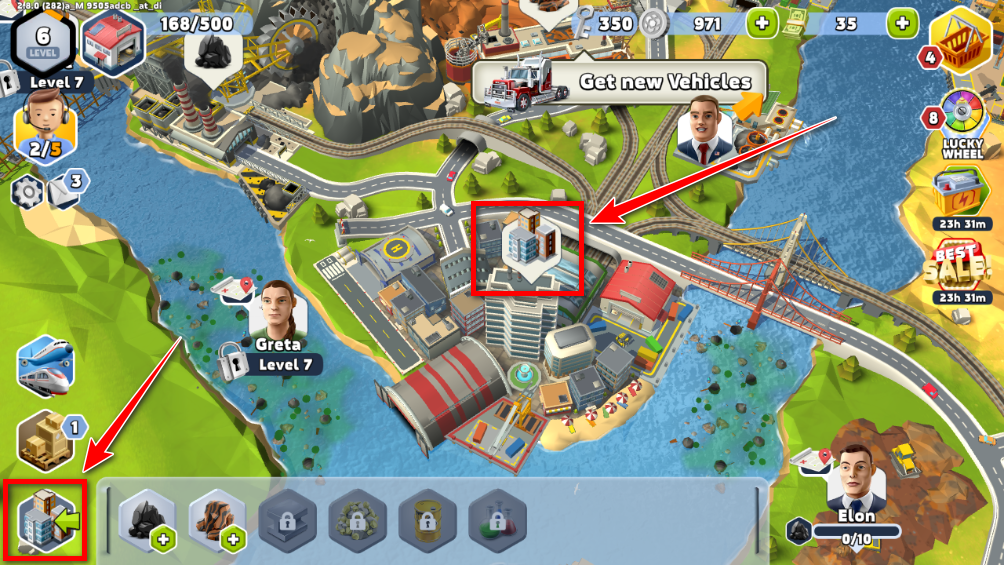Image resolution: width=1004 pixels, height=565 pixels.
Task: Open the settings gear icon
Action: coord(26,191)
